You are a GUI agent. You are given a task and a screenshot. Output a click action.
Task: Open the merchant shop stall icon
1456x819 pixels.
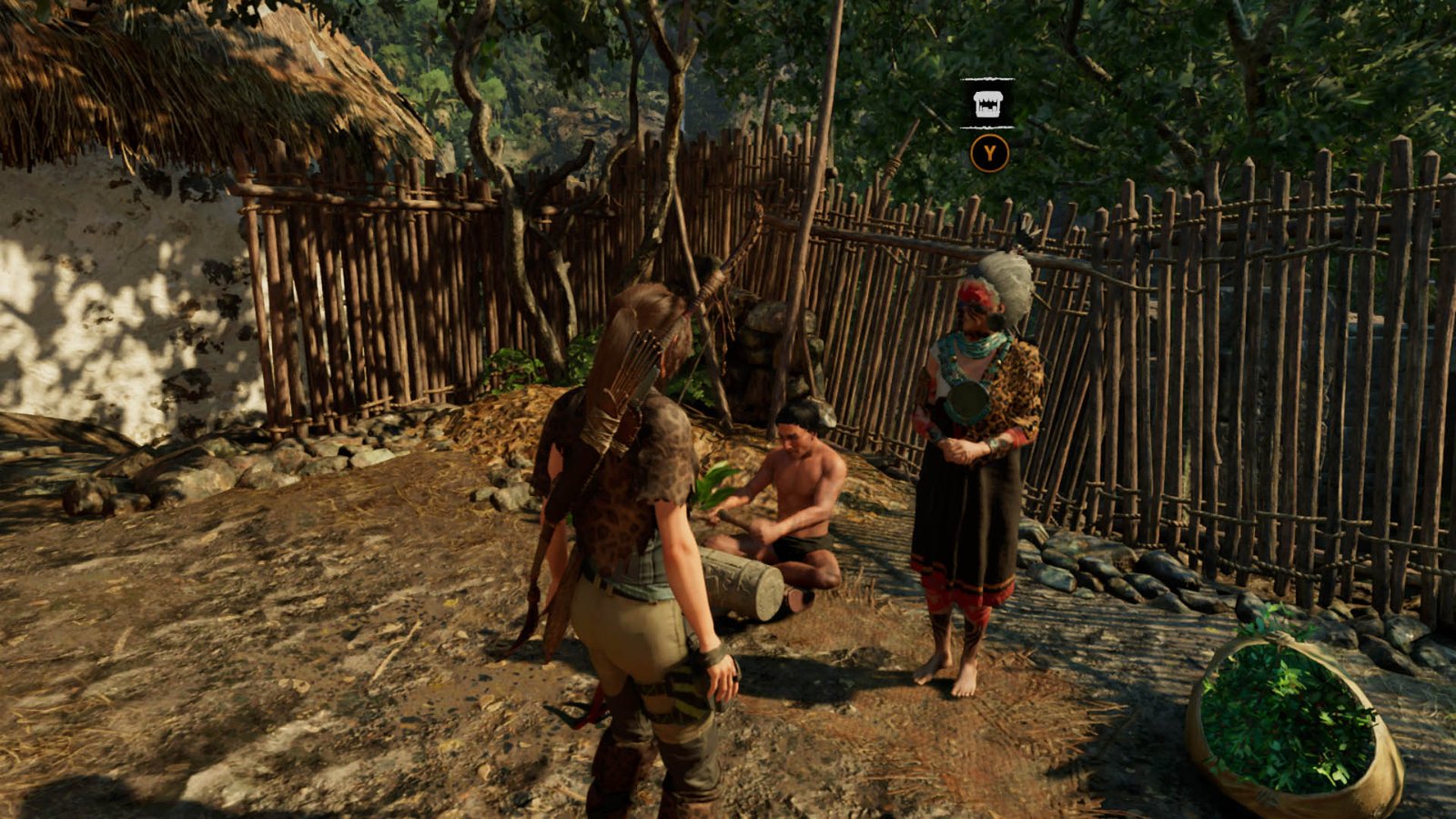tap(987, 104)
